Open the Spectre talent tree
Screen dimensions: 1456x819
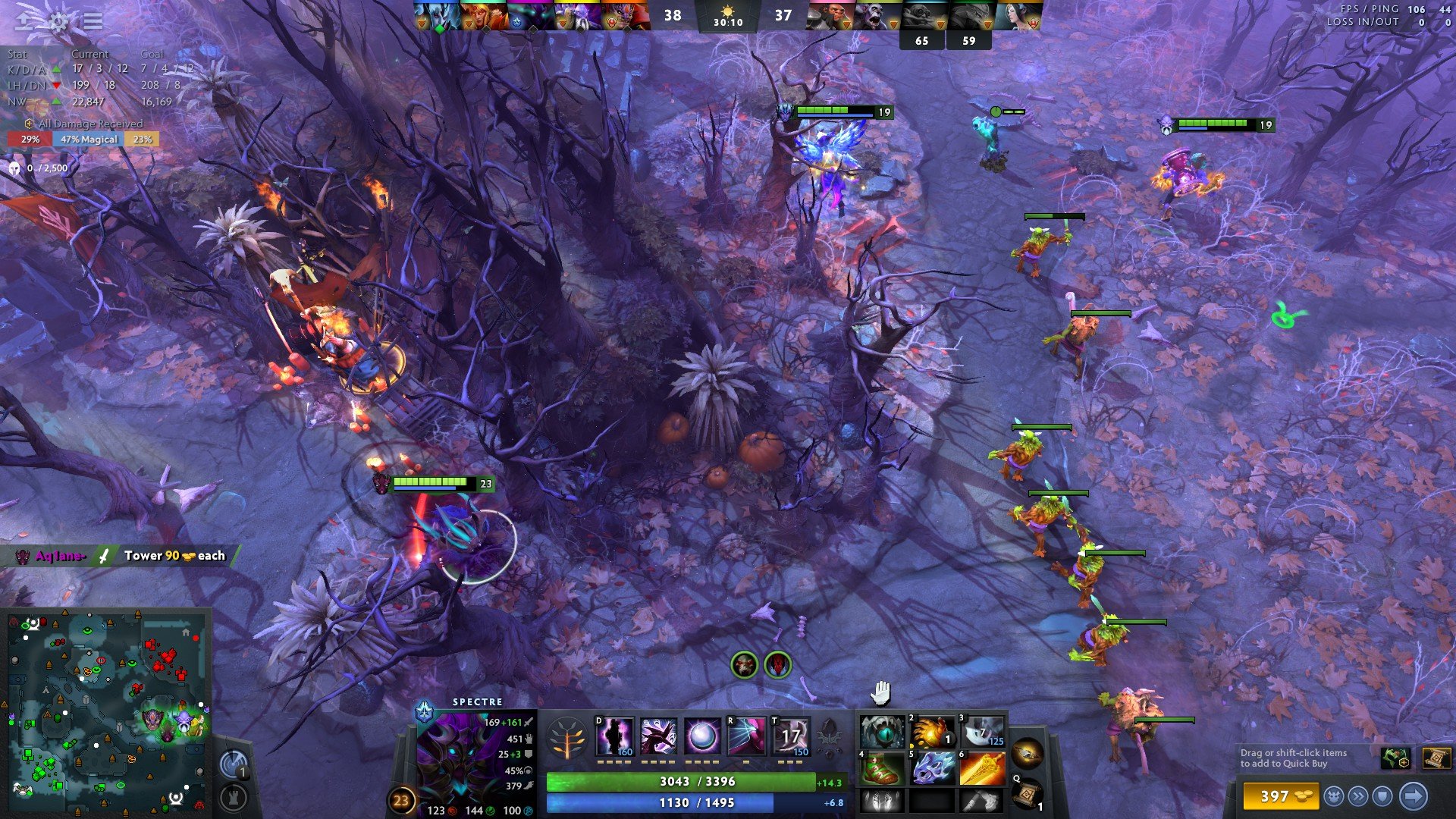(x=568, y=738)
